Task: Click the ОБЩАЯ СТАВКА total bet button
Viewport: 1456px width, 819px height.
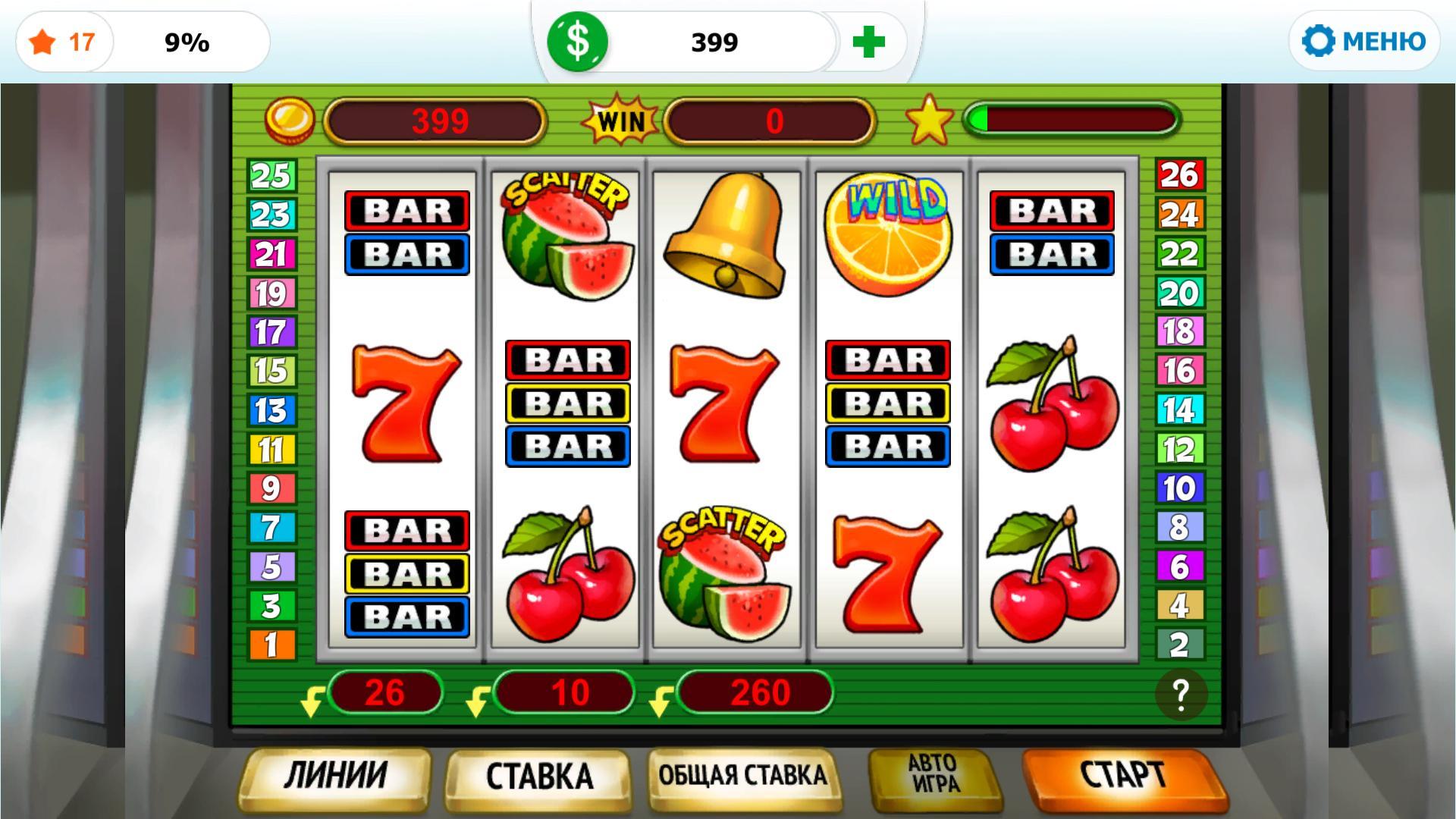Action: (x=742, y=777)
